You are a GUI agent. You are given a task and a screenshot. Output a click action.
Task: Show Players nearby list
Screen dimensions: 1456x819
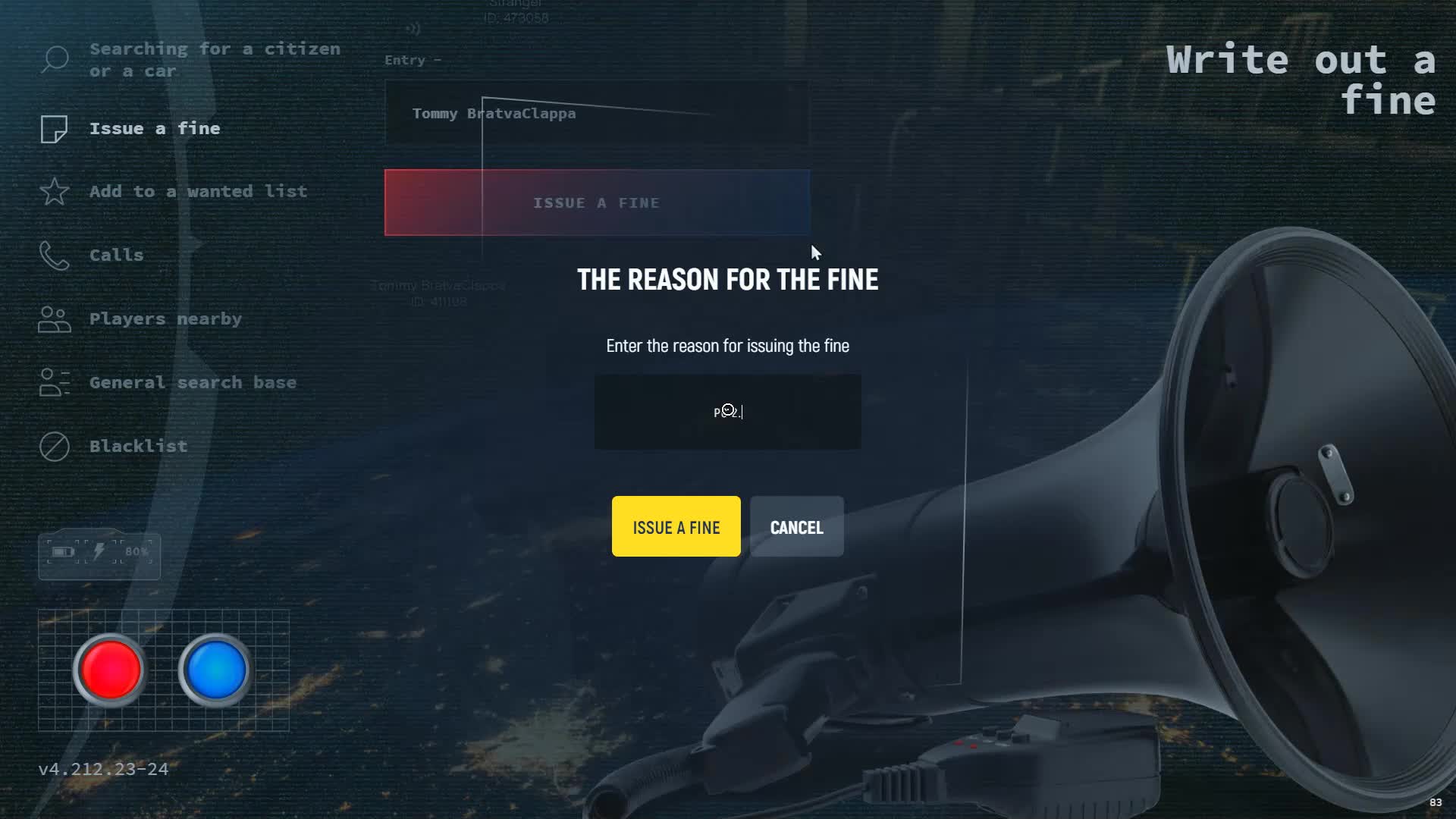click(165, 319)
